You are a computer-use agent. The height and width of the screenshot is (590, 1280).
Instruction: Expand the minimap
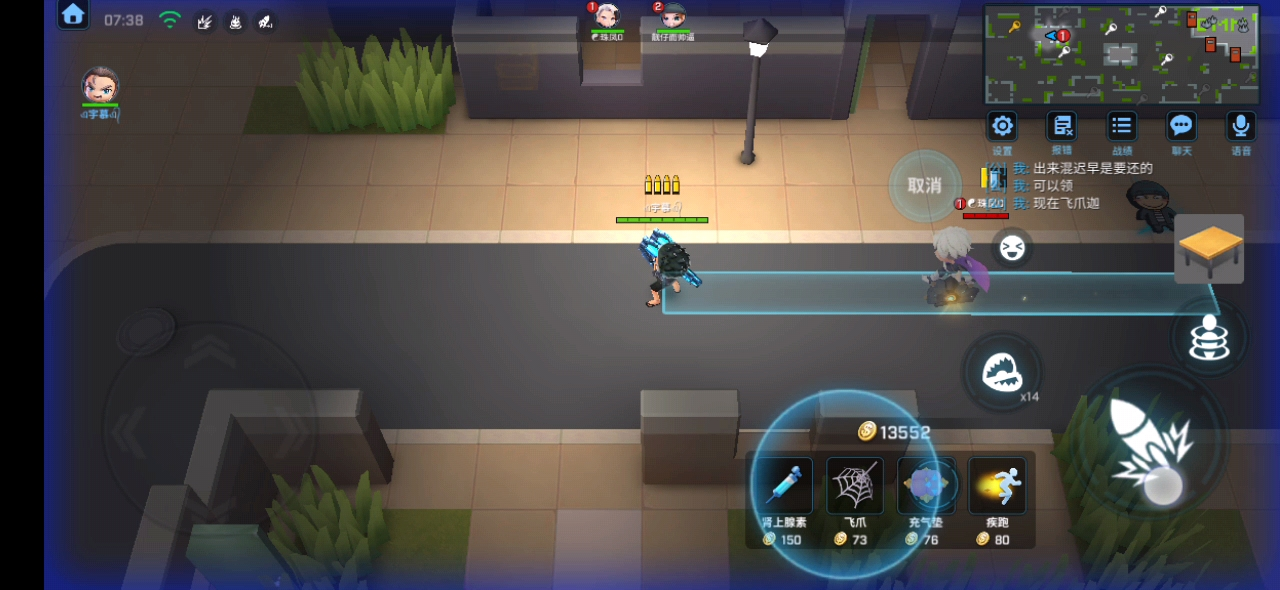coord(1121,54)
